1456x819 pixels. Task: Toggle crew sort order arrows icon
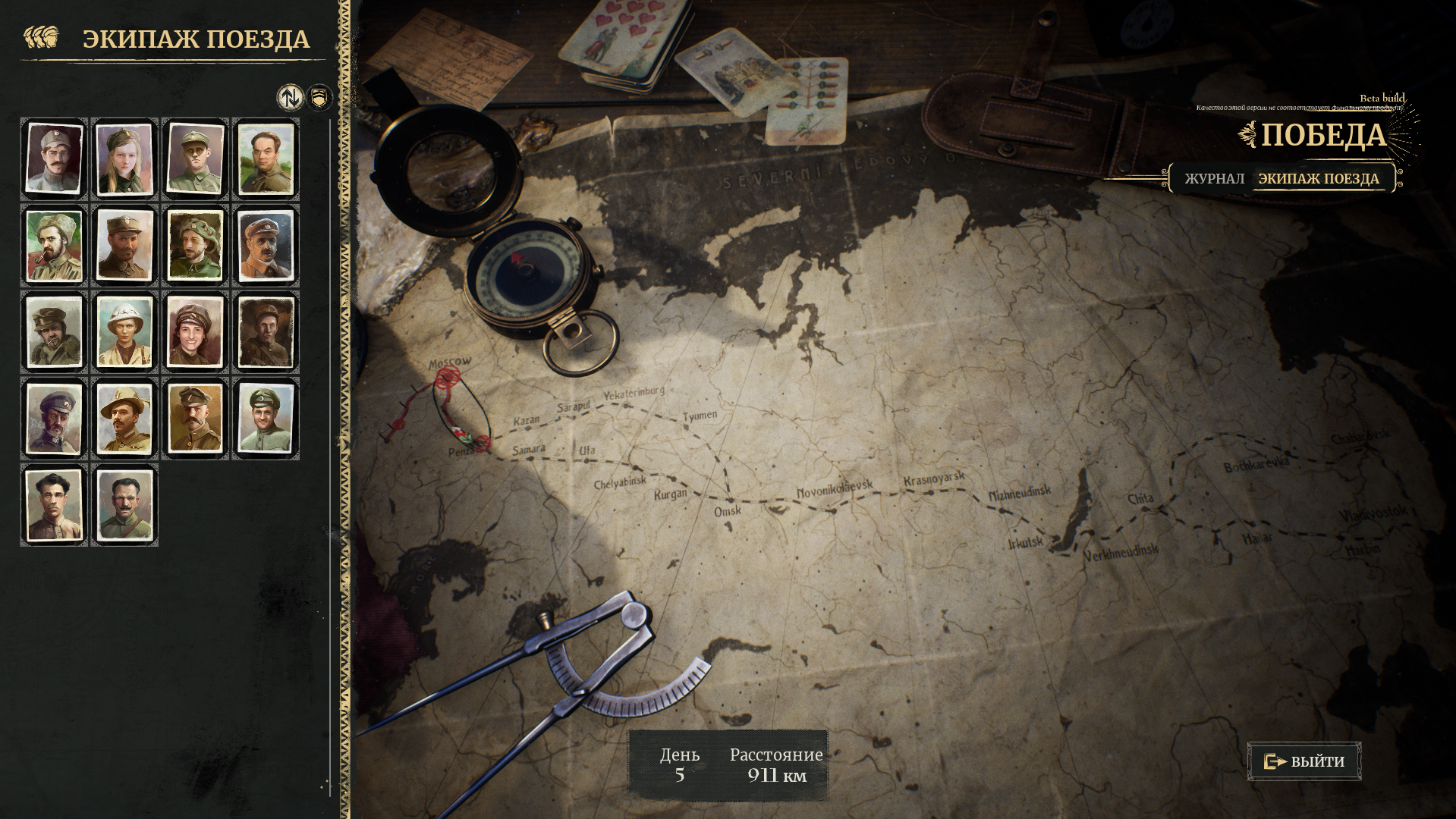coord(289,97)
